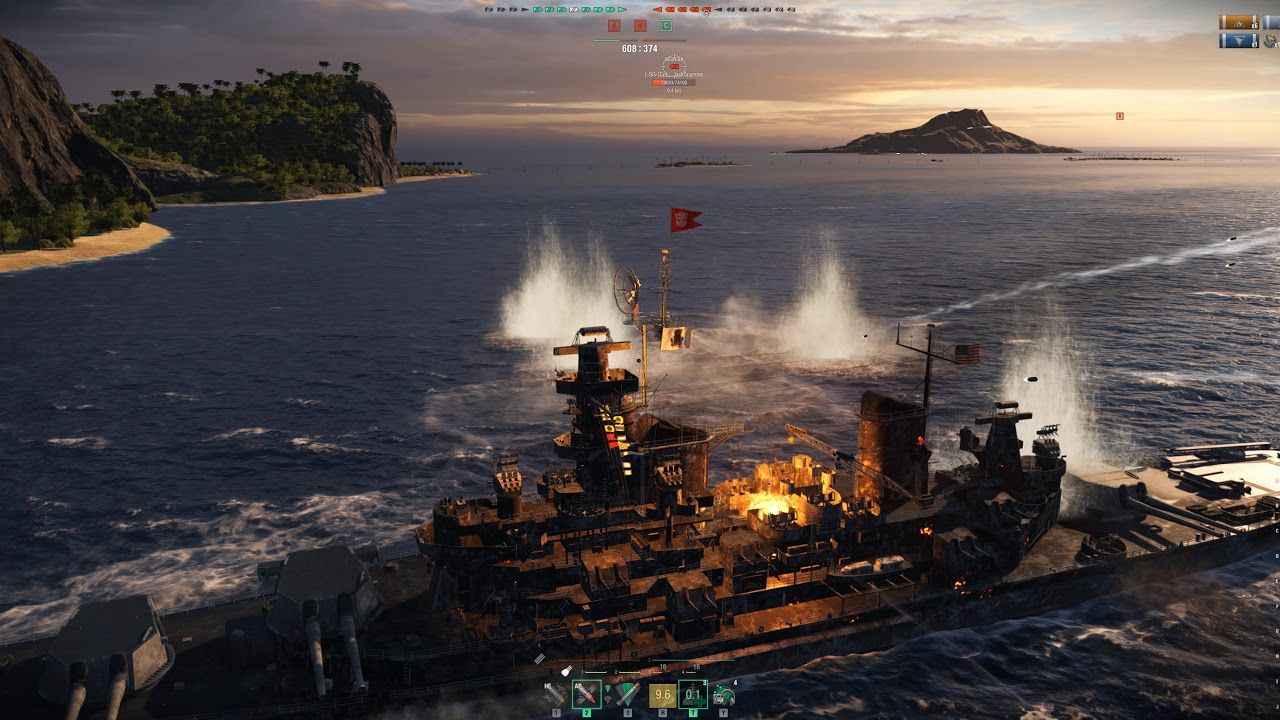Switch to the torpedo armament icon

[627, 693]
